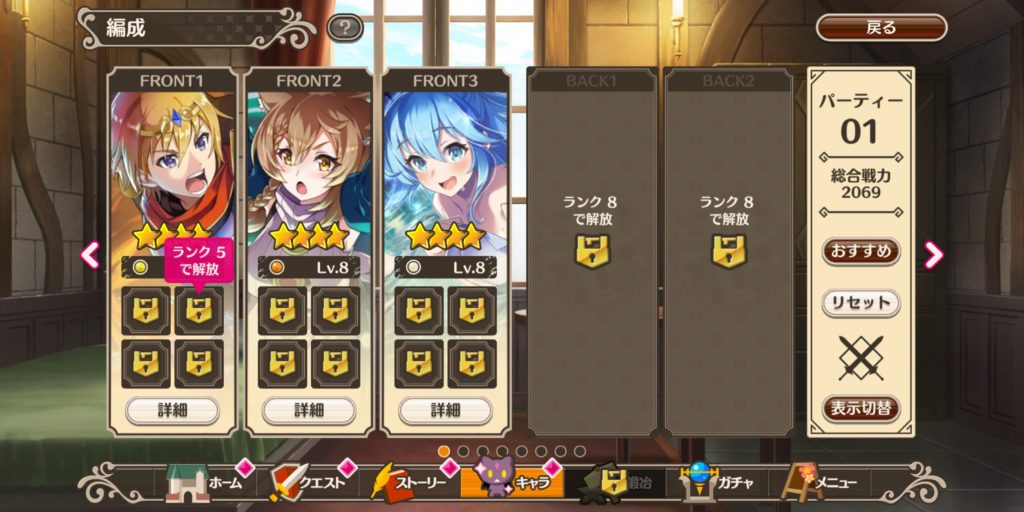Toggle the display with 表示切替
1024x512 pixels.
(x=861, y=408)
